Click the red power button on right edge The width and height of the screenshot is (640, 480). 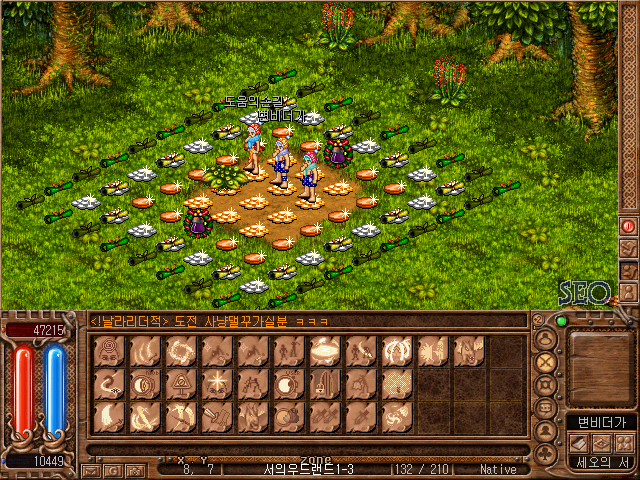629,226
